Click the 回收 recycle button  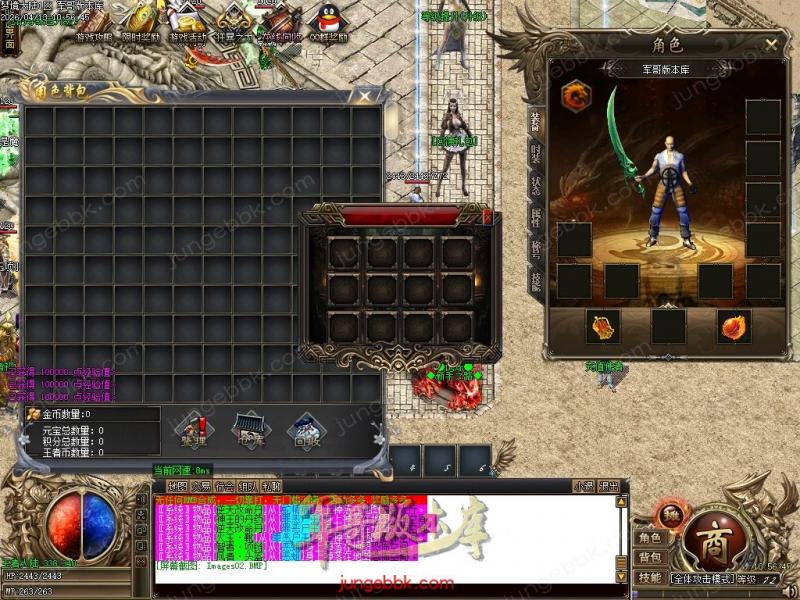305,432
